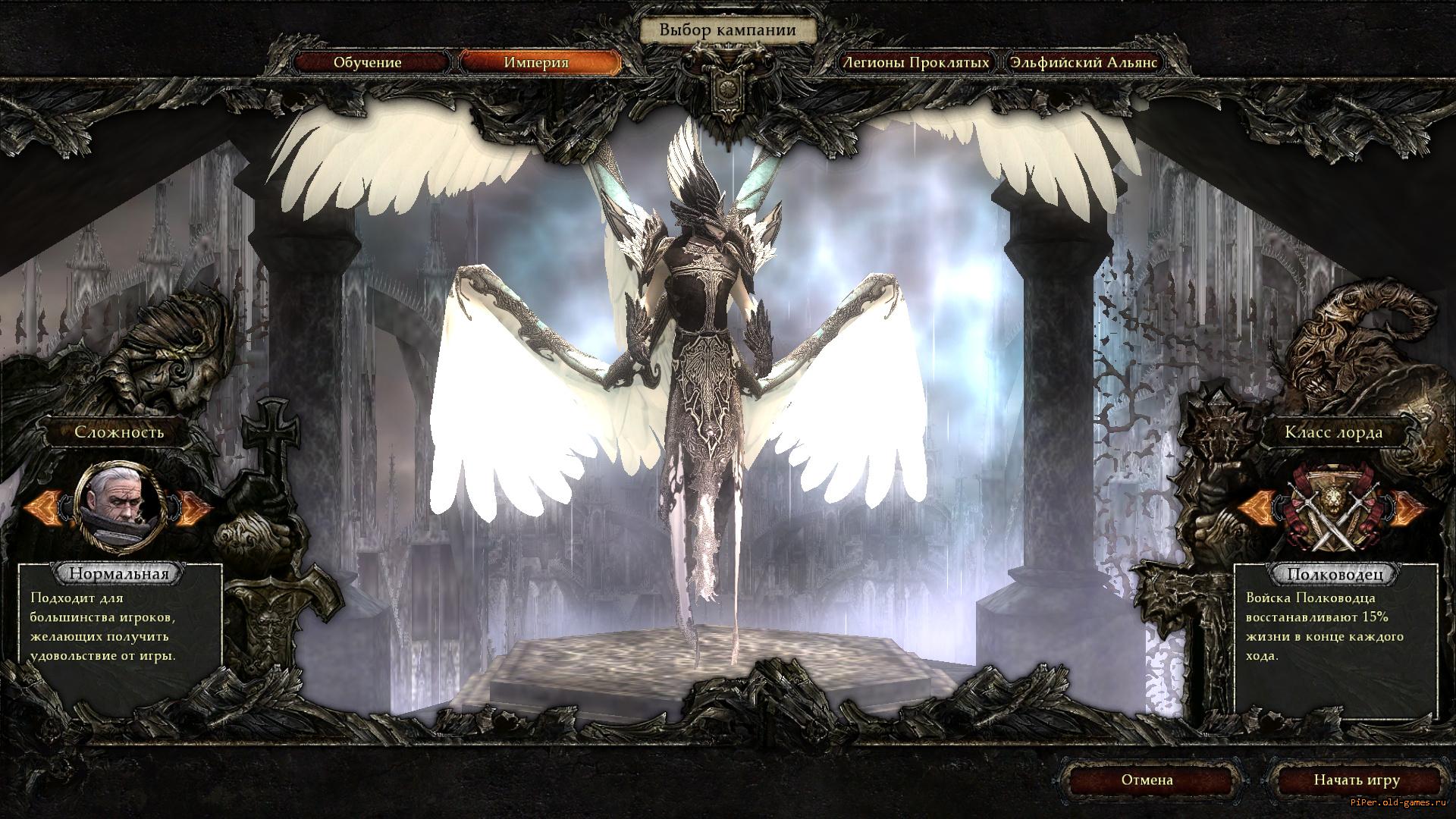Select previous lord class arrow
This screenshot has height=819, width=1456.
[x=1257, y=508]
